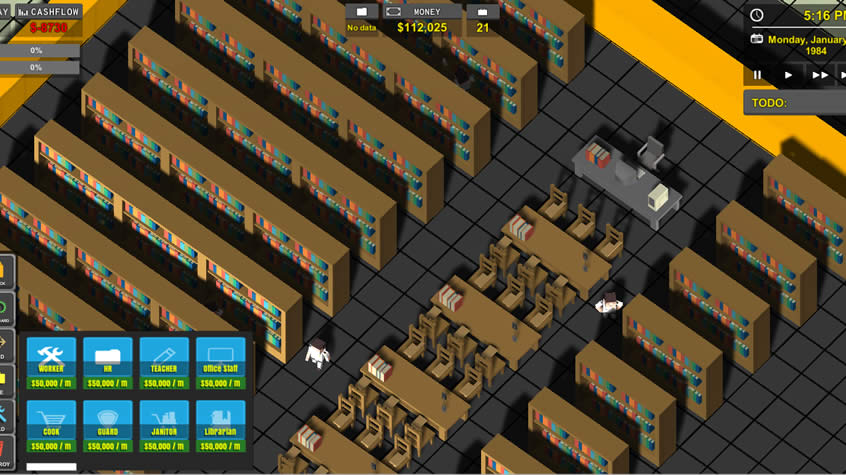The image size is (846, 475).
Task: Open the Cashflow panel
Action: (49, 11)
